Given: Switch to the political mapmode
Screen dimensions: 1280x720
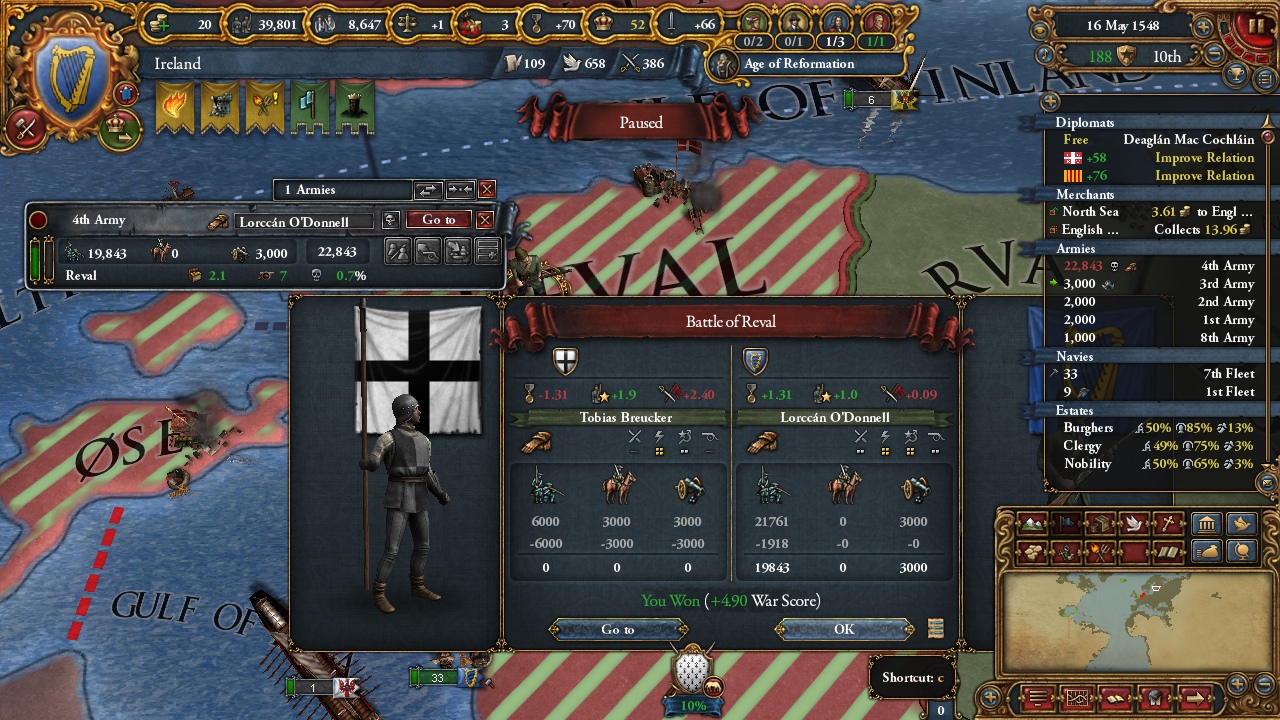Looking at the screenshot, I should pyautogui.click(x=1068, y=525).
